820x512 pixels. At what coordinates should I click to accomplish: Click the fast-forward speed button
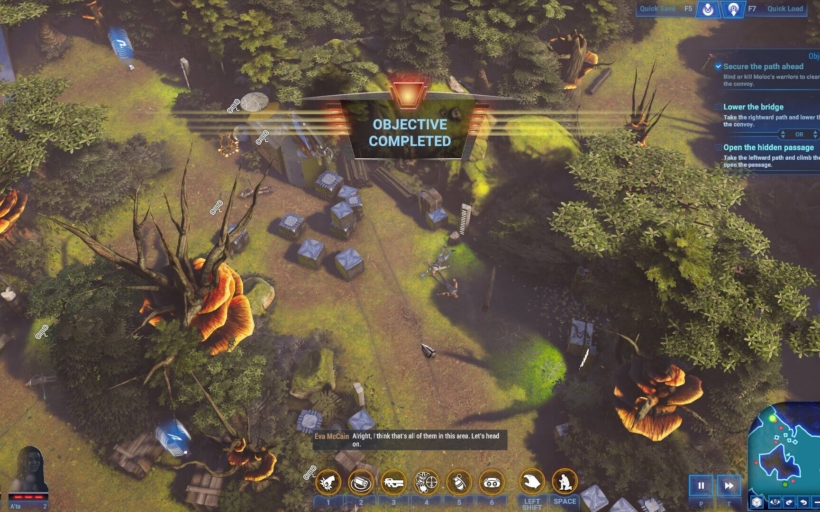(x=729, y=486)
